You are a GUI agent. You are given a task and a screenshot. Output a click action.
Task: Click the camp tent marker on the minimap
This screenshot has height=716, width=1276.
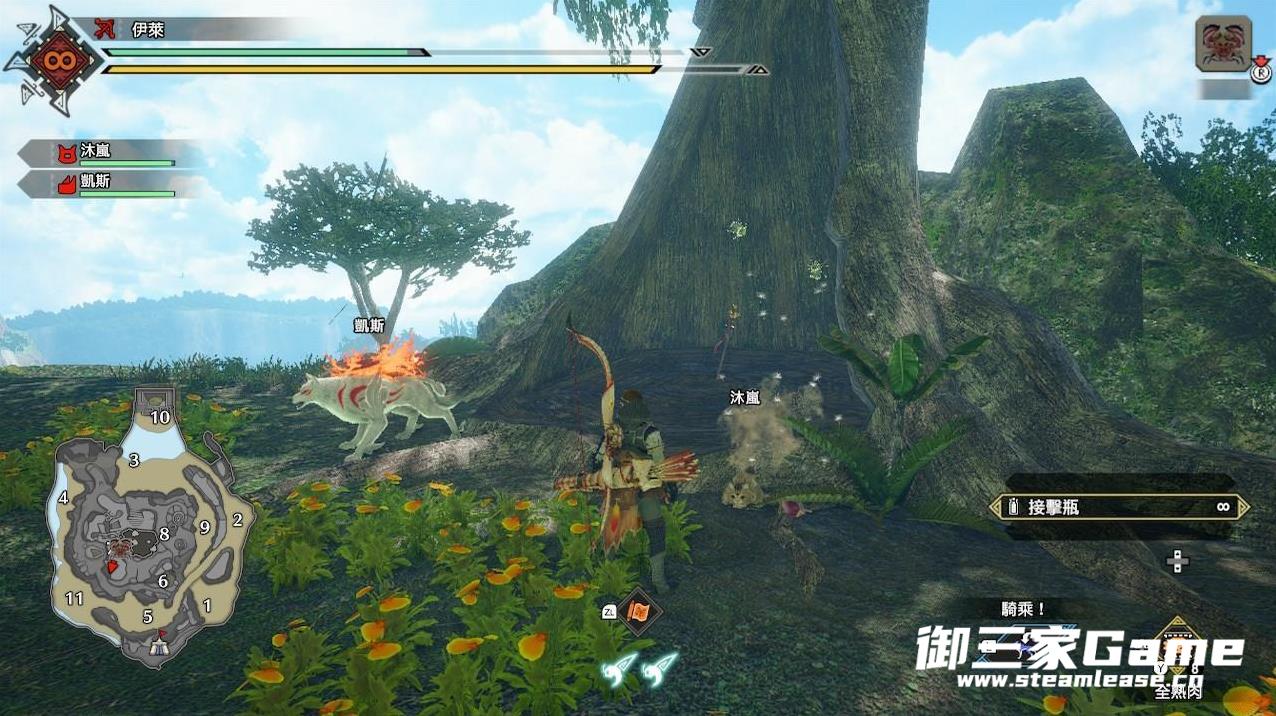[158, 646]
